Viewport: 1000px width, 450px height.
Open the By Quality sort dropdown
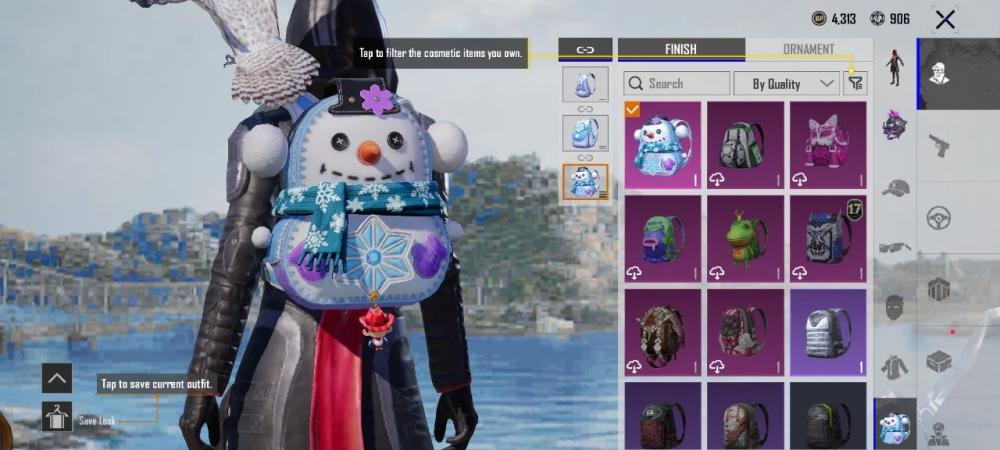(x=786, y=84)
